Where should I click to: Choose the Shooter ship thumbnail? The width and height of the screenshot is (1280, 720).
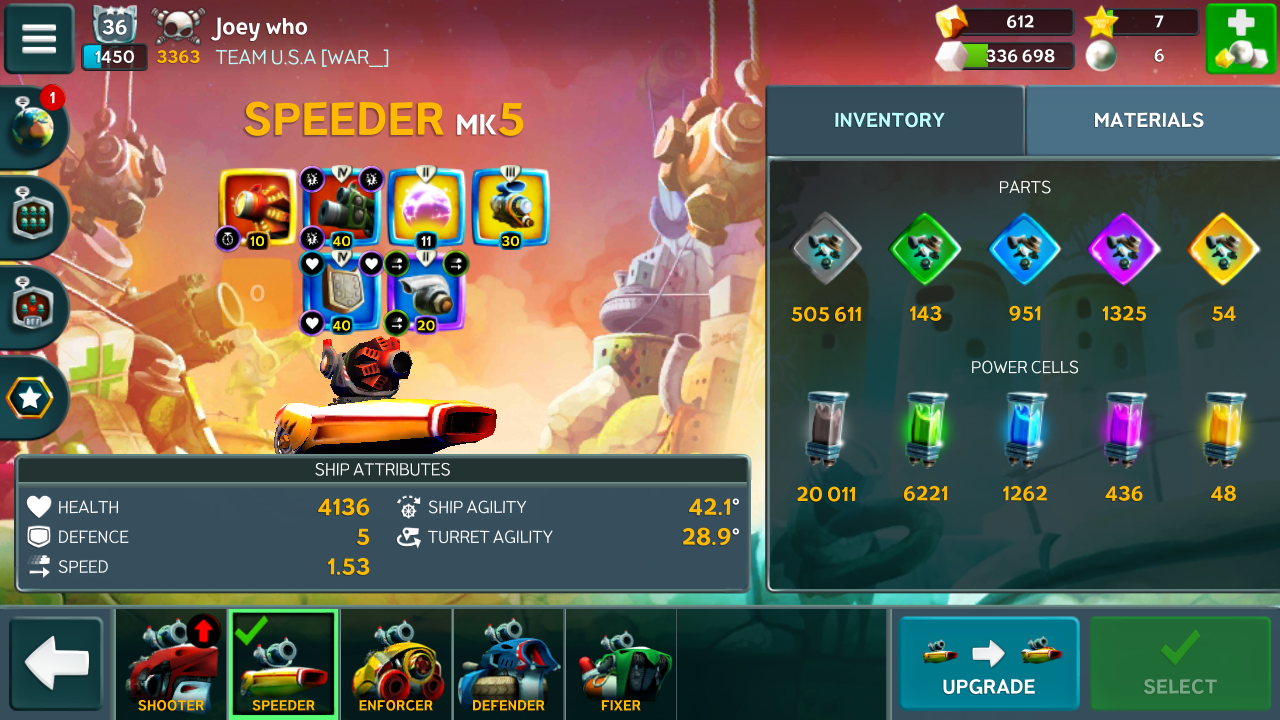171,665
